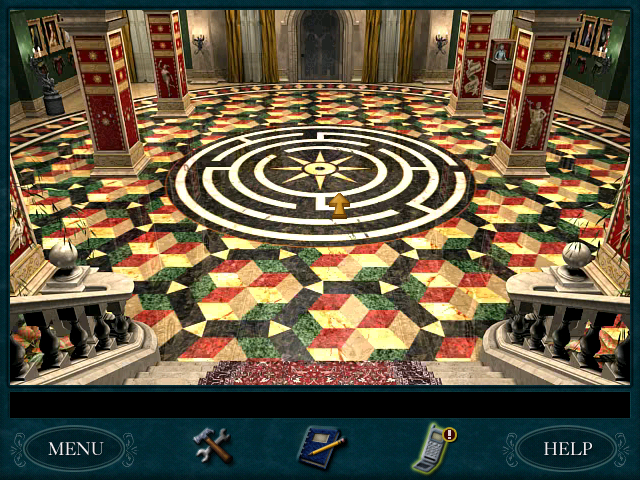
Task: Click the HELP button
Action: tap(567, 447)
